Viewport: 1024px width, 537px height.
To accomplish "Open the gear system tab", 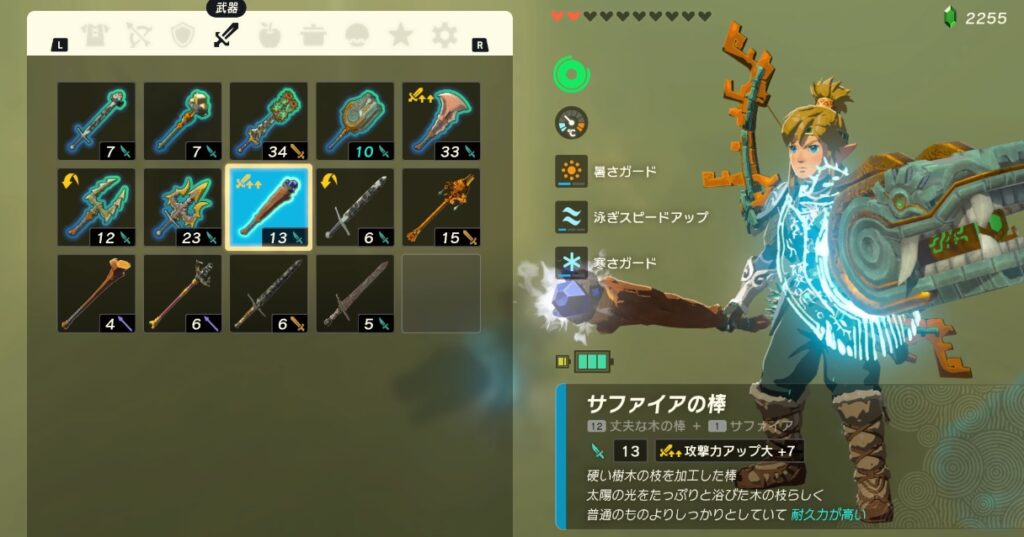I will [x=444, y=36].
